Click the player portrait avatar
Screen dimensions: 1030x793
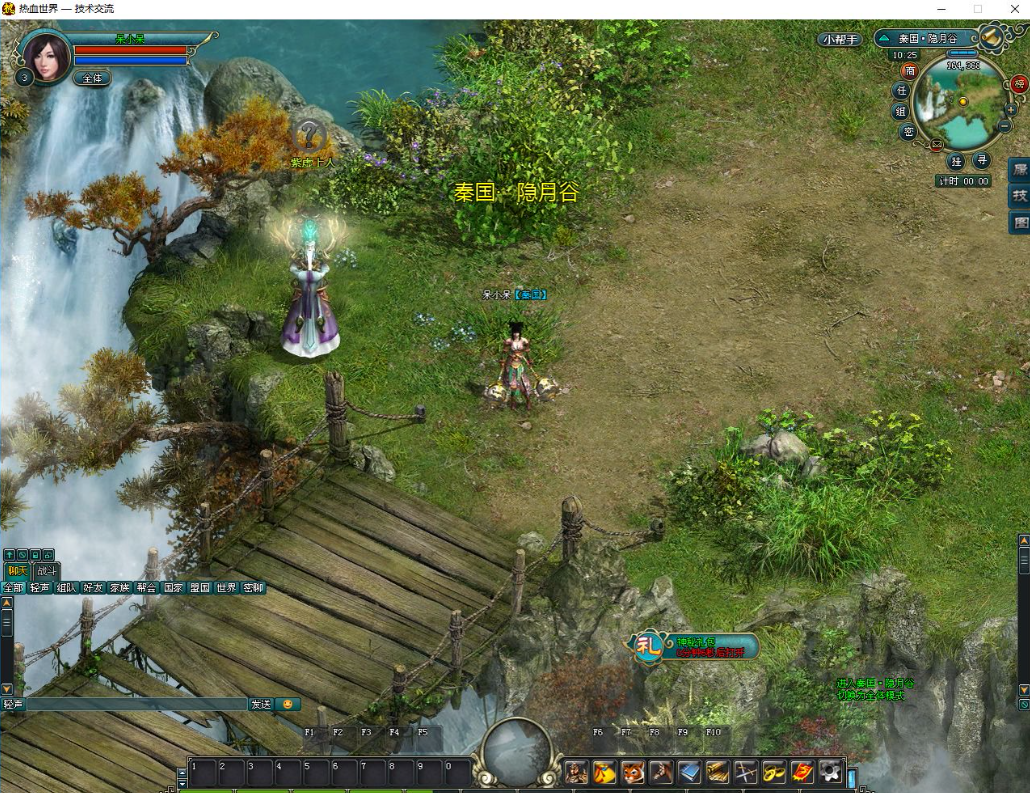(46, 56)
